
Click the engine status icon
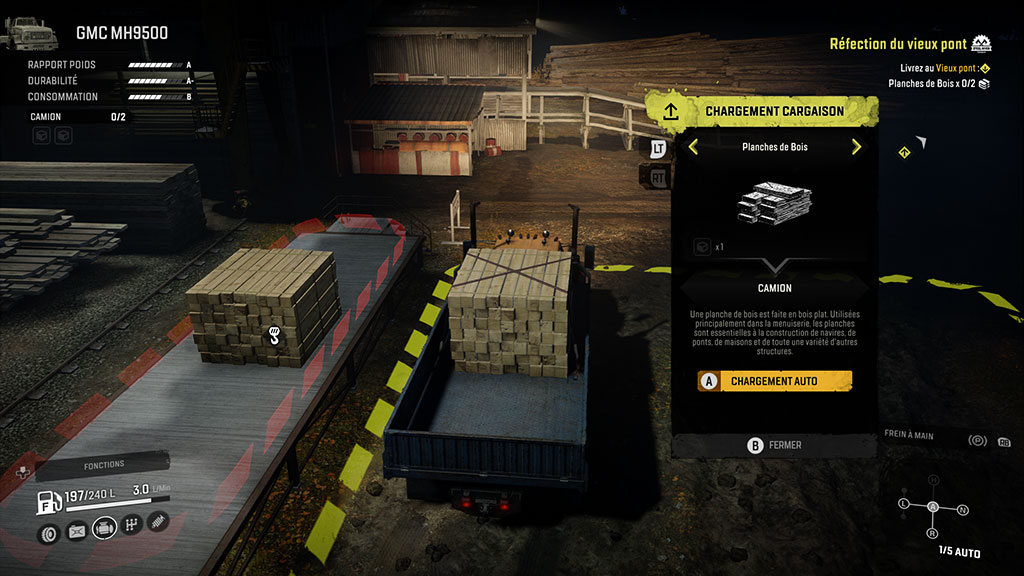pos(104,527)
